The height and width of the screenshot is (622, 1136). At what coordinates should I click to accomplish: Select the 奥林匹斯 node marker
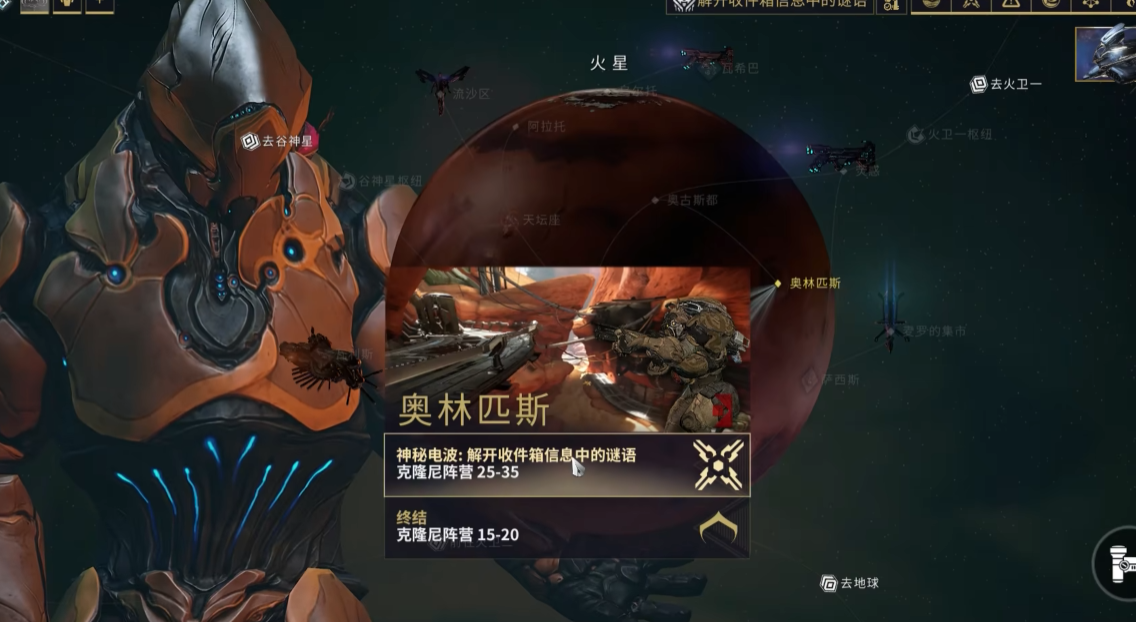pos(777,283)
